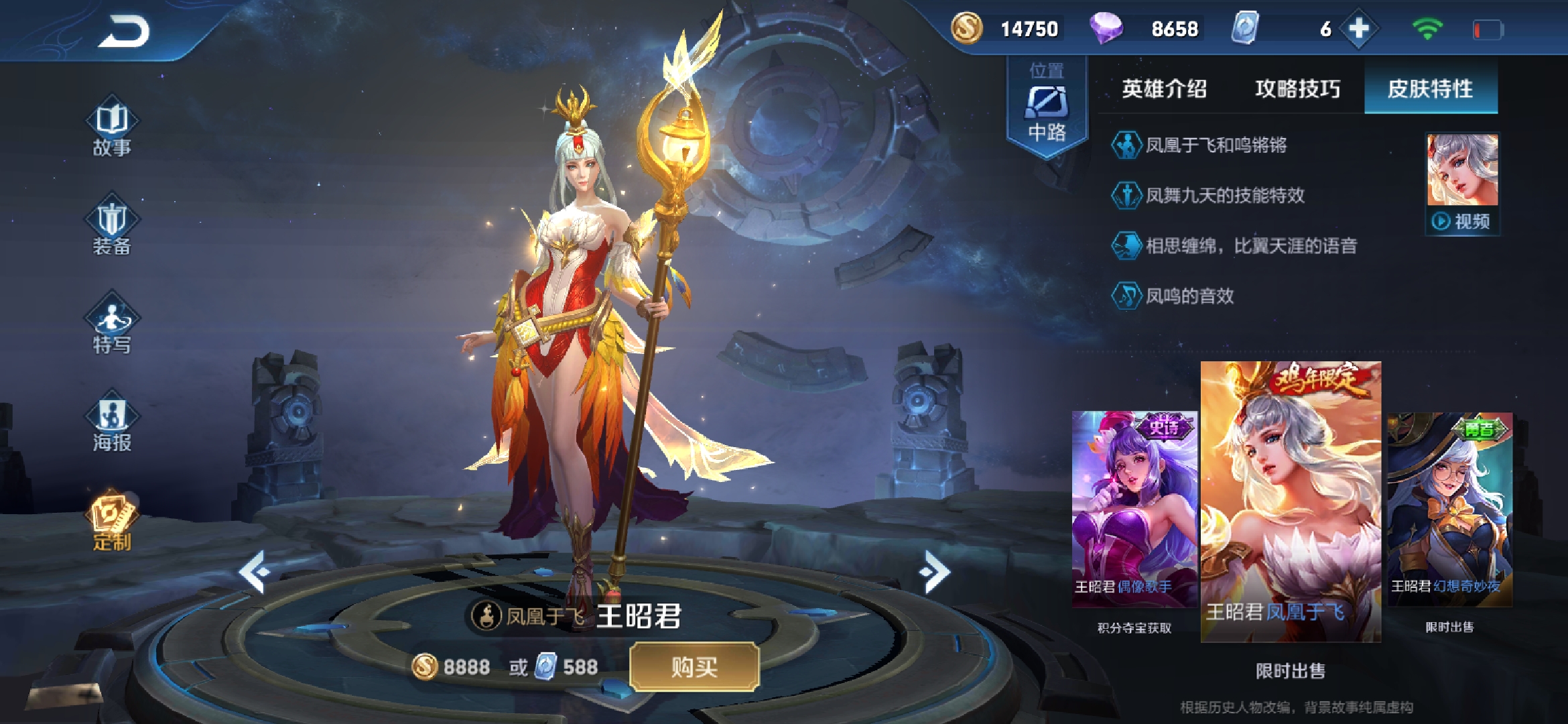This screenshot has height=724, width=1568.
Task: Add more vouchers with the plus button
Action: click(1358, 29)
